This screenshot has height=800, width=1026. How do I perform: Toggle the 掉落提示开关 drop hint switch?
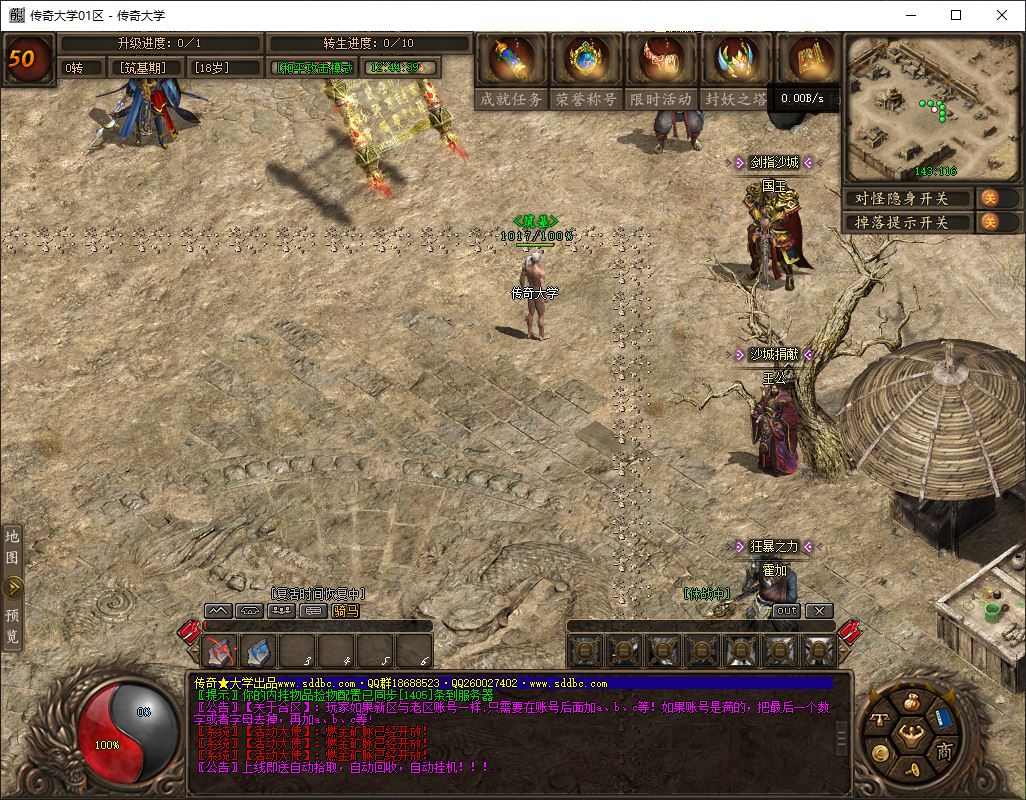pyautogui.click(x=988, y=222)
